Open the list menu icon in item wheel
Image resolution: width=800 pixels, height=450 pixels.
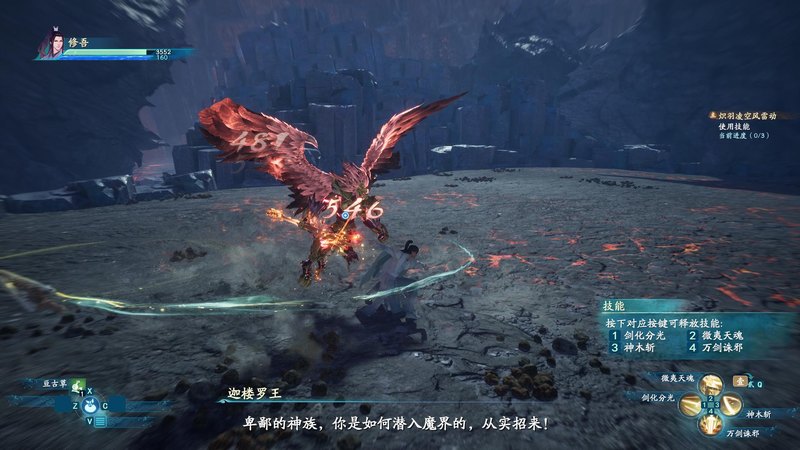pyautogui.click(x=101, y=421)
